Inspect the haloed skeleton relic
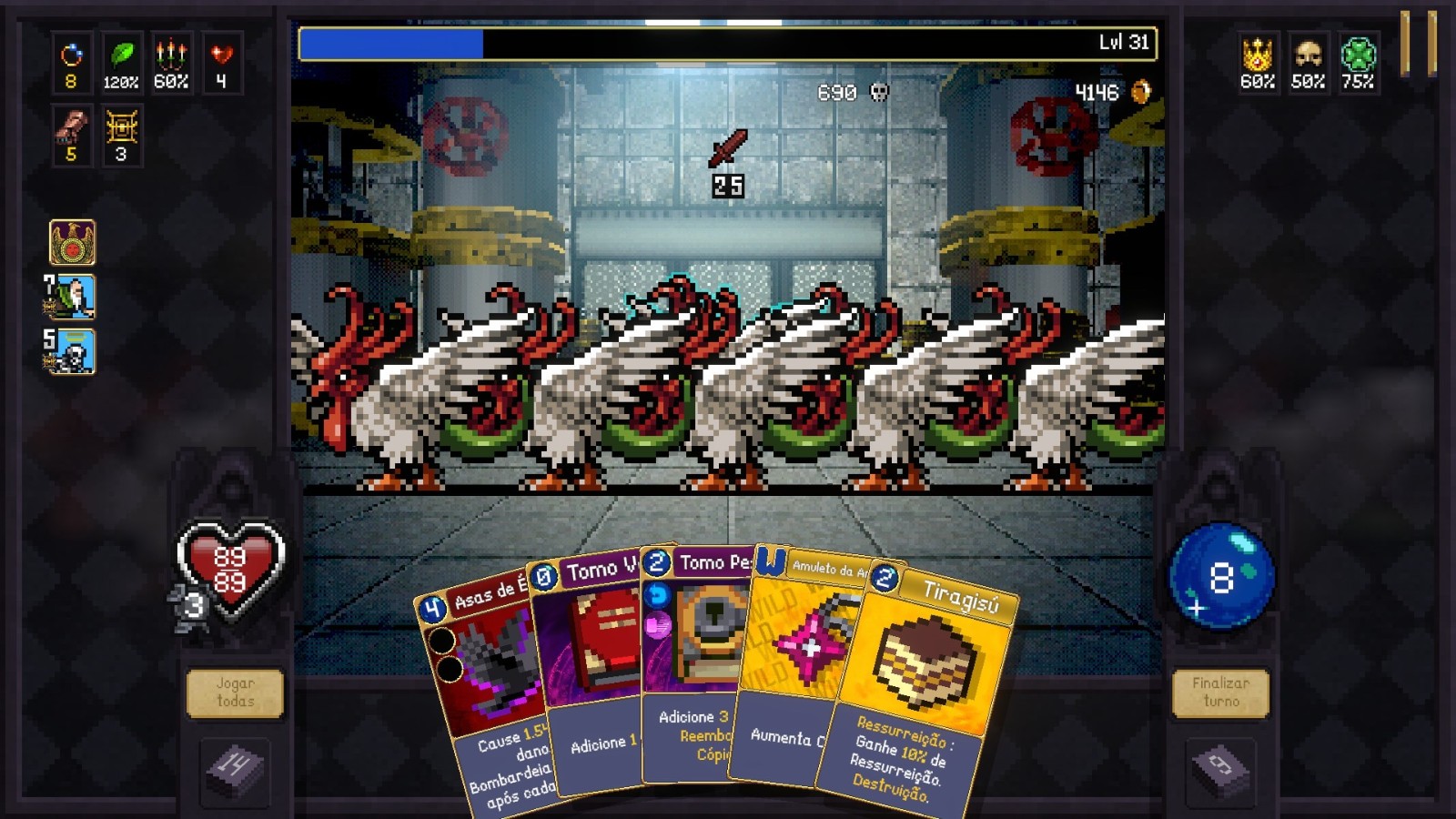The width and height of the screenshot is (1456, 819). 72,352
